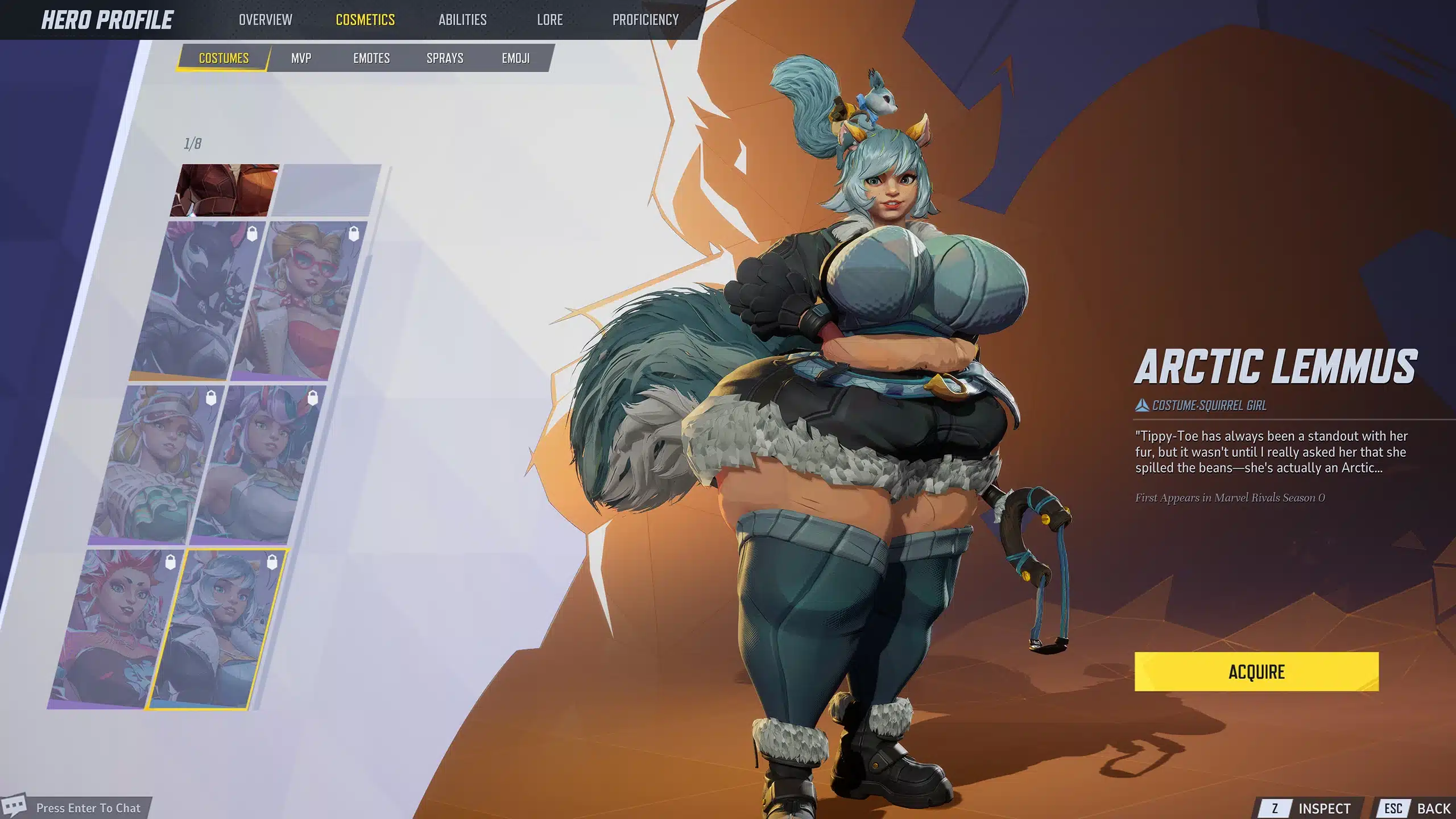The height and width of the screenshot is (819, 1456).
Task: Open the Abilities tab
Action: 462,20
